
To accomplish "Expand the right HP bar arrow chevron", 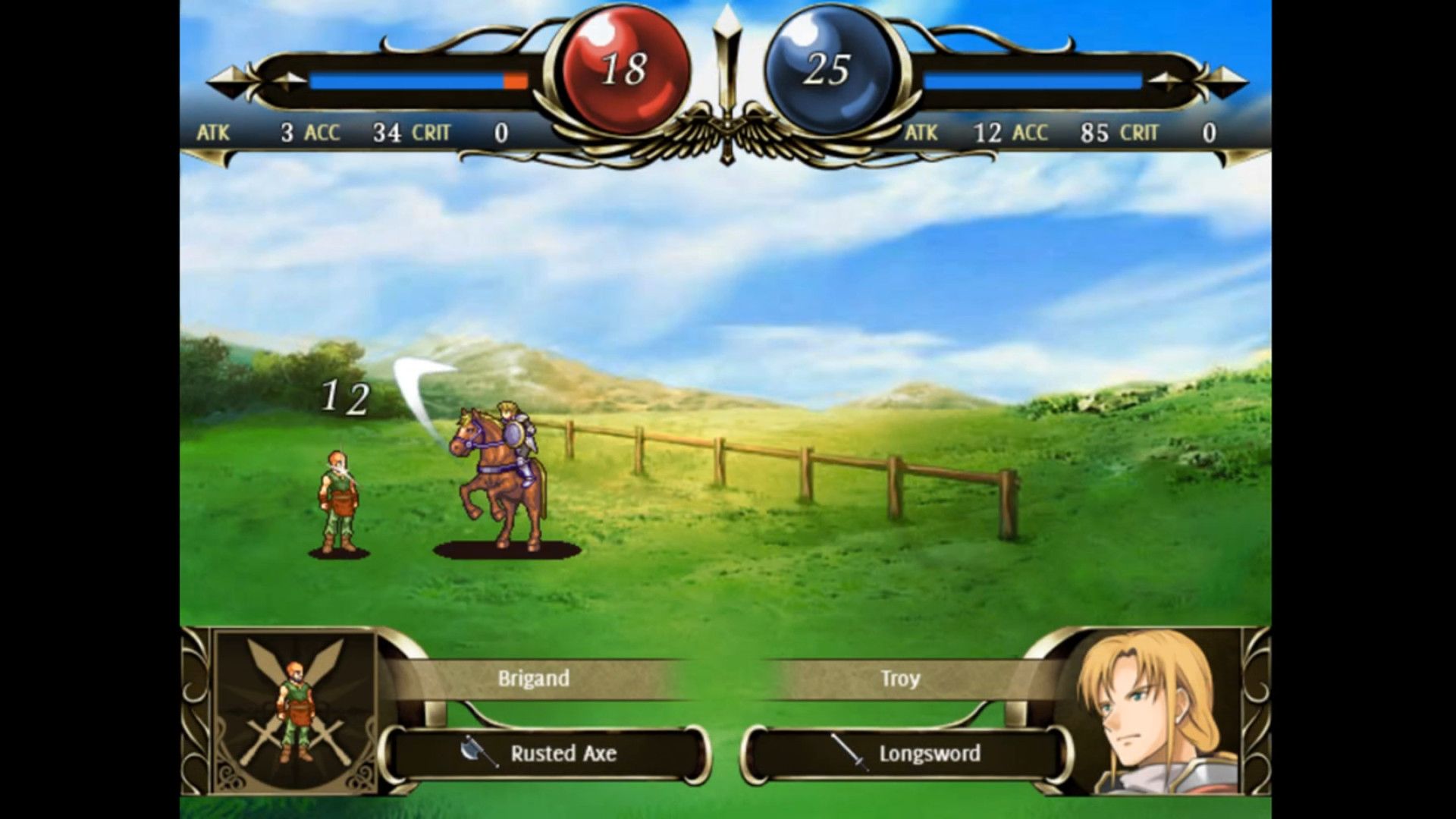I will tap(1166, 78).
